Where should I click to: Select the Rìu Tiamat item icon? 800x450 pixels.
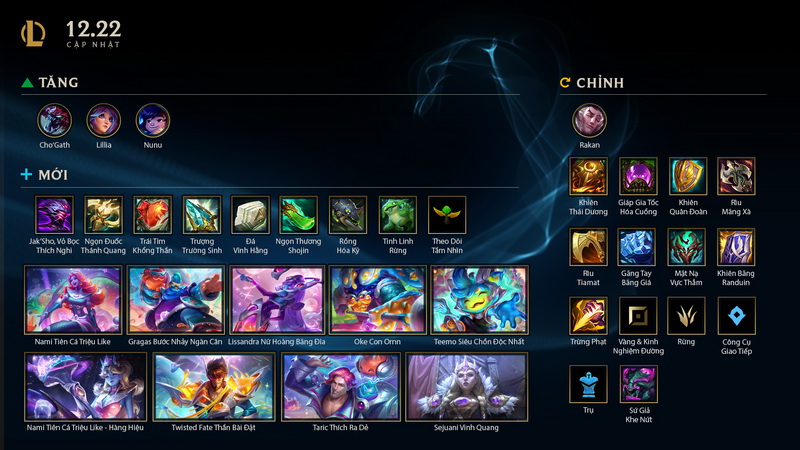coord(588,246)
